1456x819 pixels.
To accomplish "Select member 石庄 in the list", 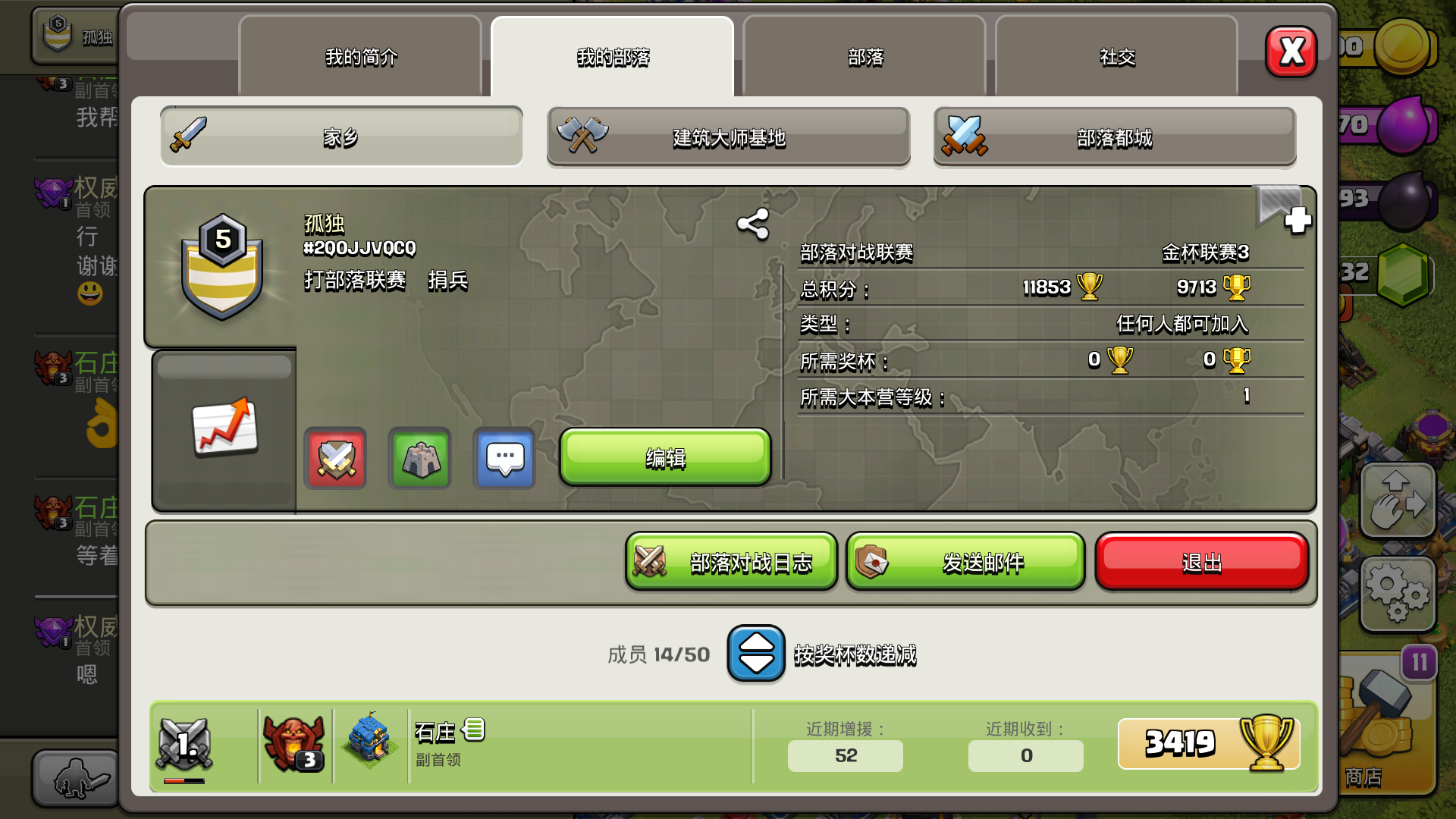I will pyautogui.click(x=531, y=743).
